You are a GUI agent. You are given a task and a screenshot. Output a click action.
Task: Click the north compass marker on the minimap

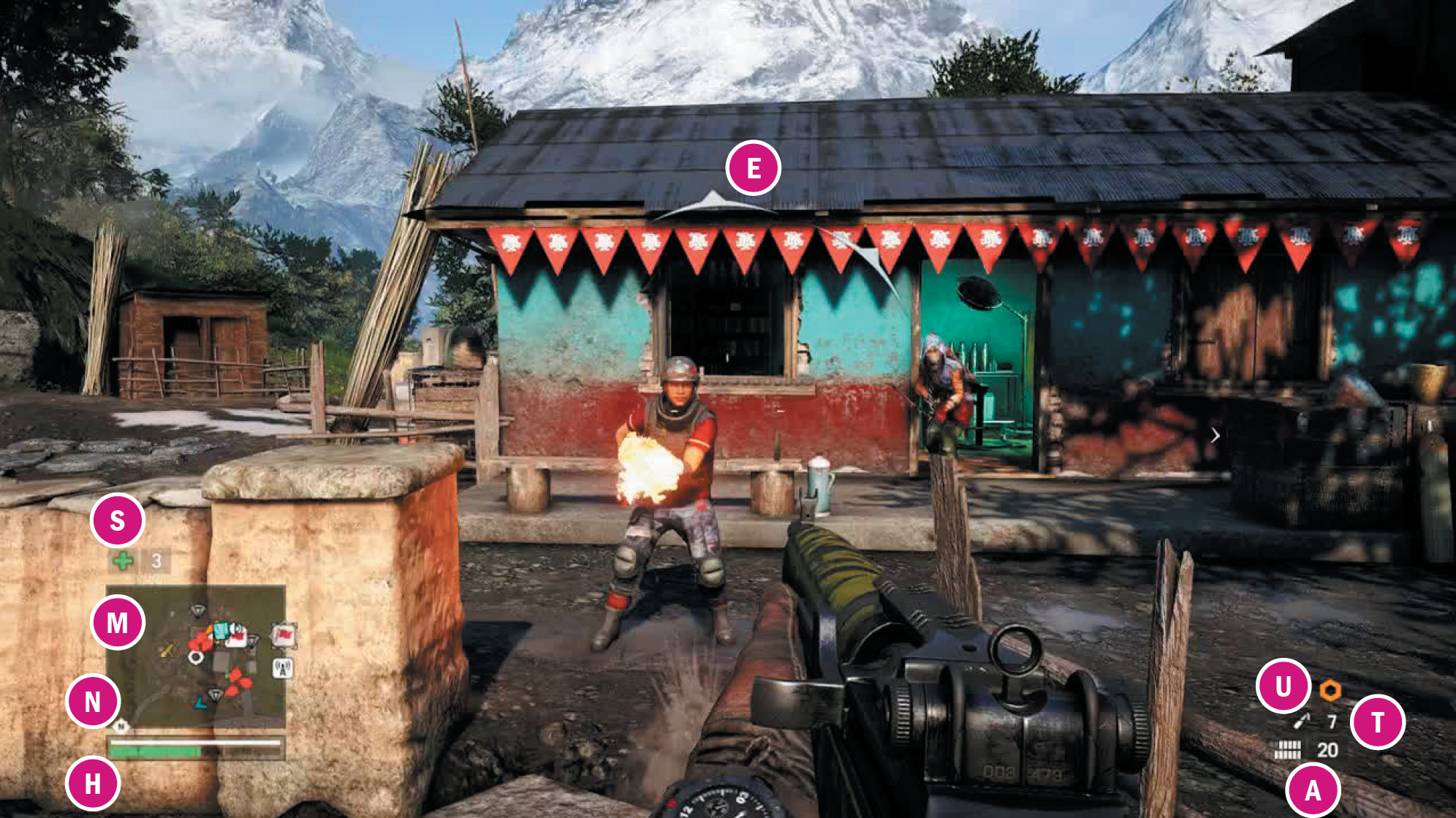coord(121,726)
